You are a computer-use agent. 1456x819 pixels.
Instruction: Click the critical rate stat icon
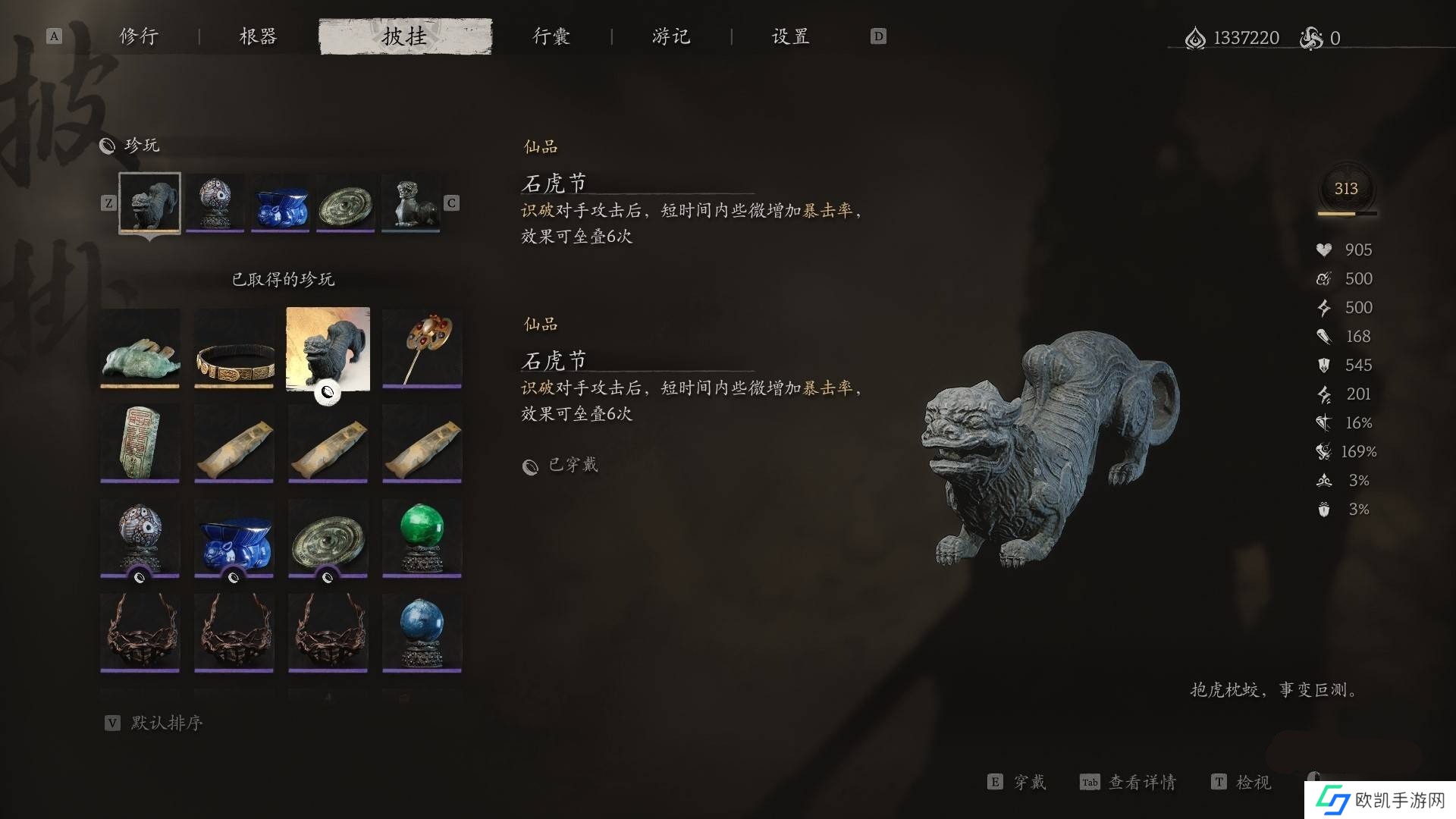1324,422
